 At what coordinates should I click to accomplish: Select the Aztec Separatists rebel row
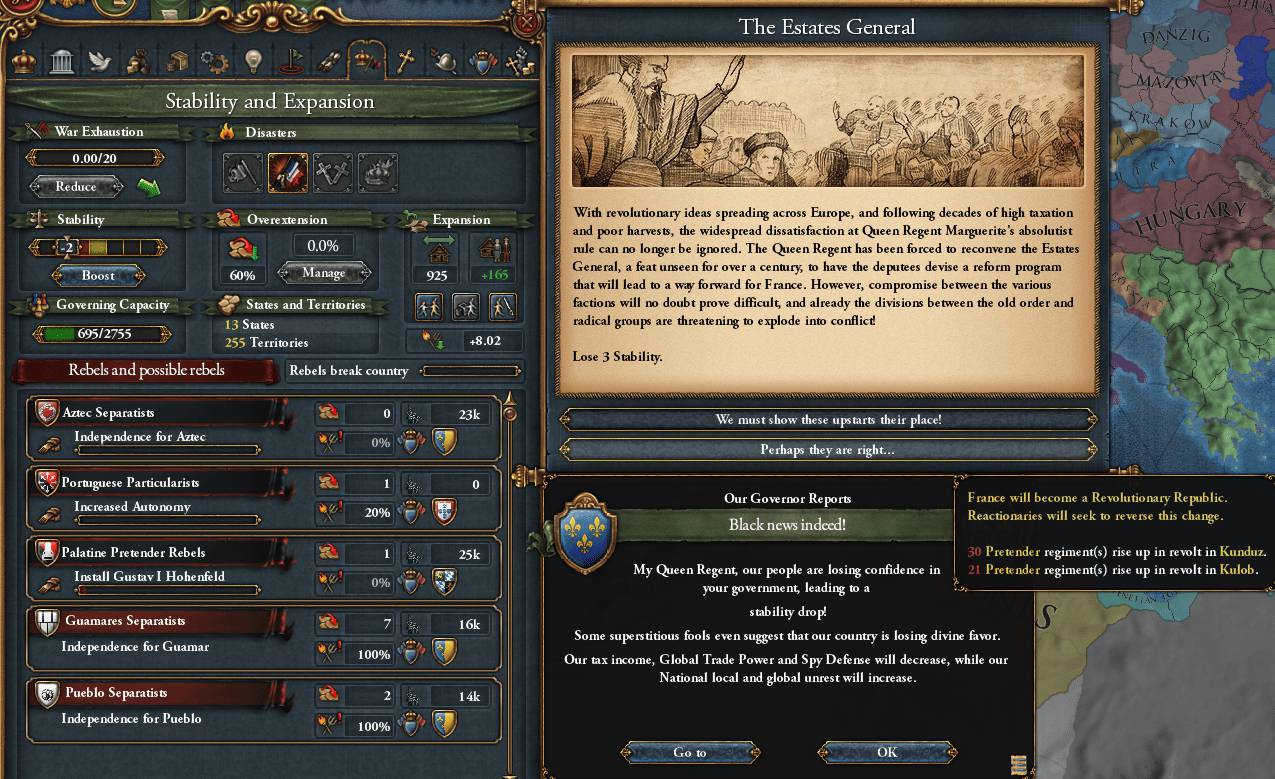[160, 413]
